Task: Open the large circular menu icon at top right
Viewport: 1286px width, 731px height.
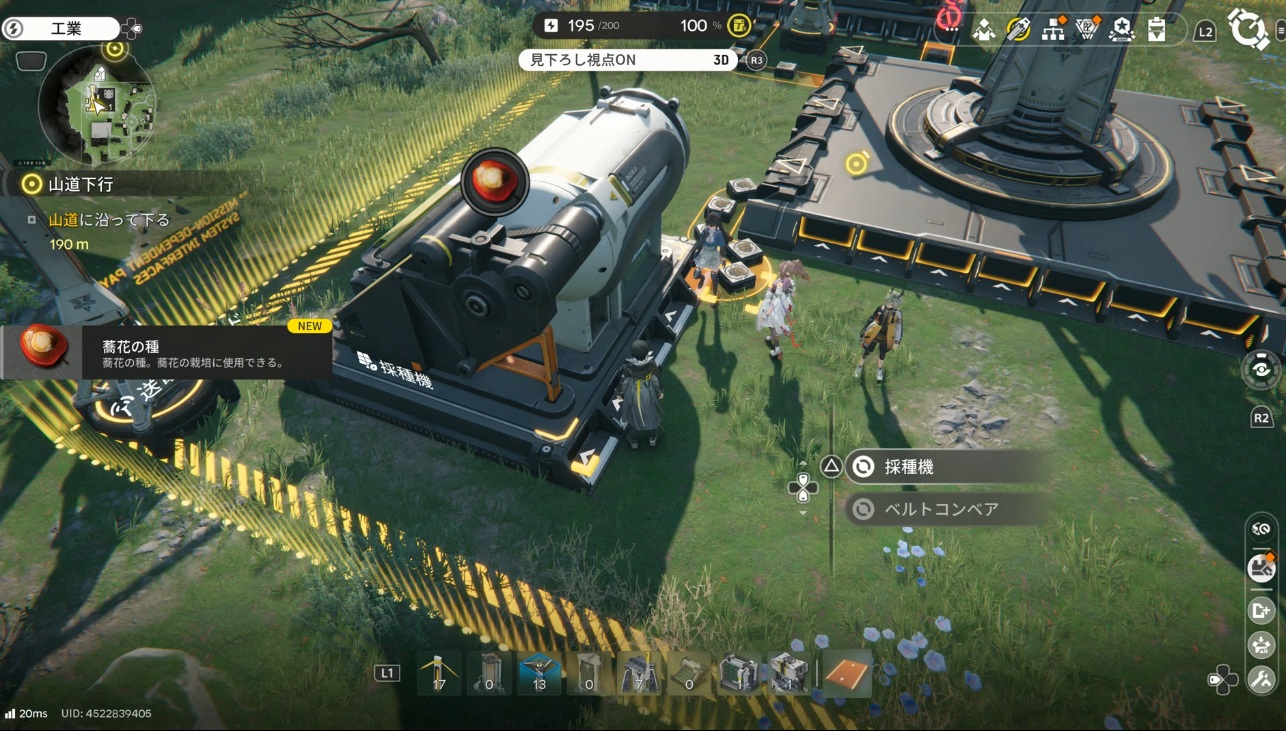Action: click(x=1248, y=28)
